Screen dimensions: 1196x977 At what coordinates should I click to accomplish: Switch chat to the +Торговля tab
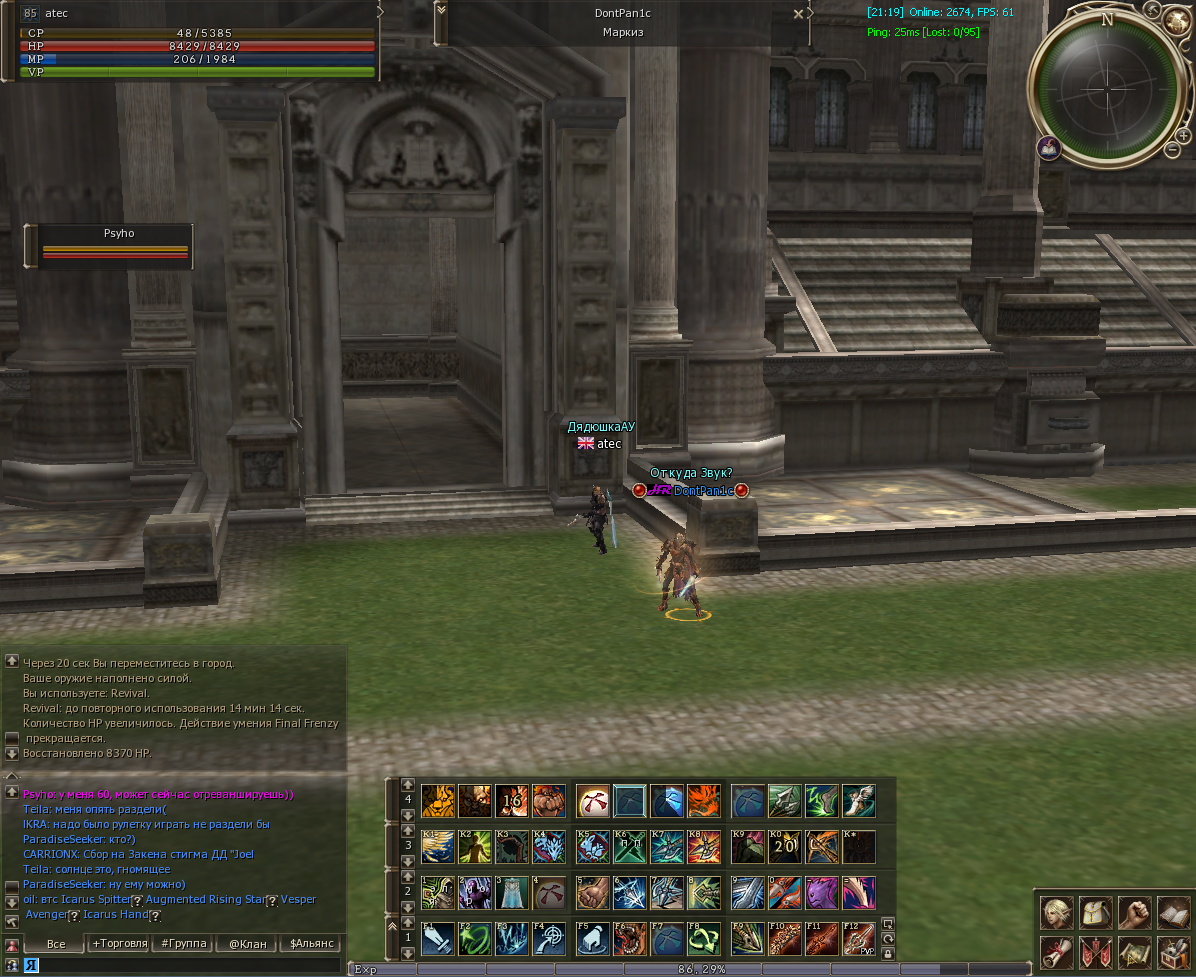click(120, 943)
